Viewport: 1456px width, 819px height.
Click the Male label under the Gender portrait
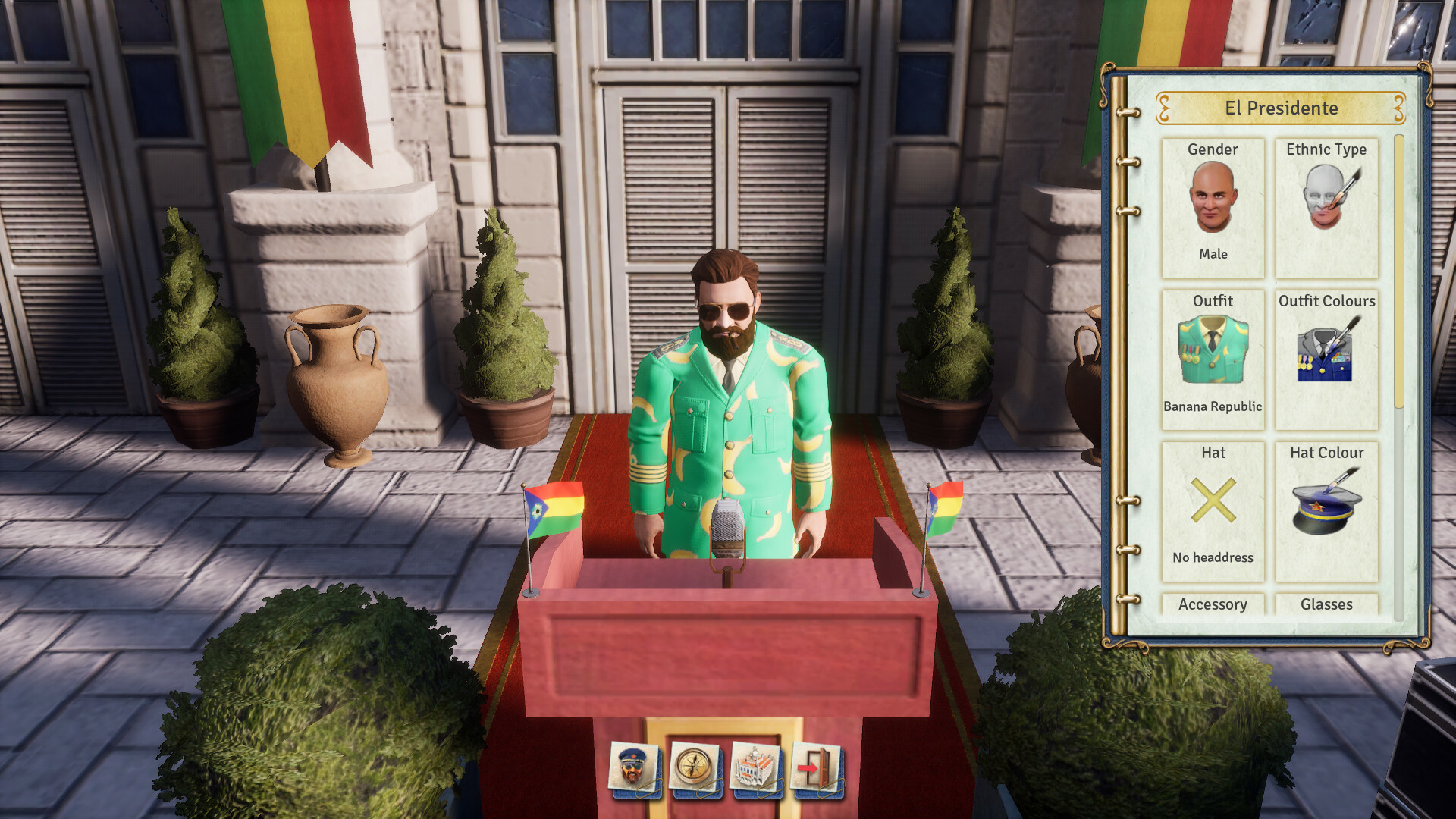pos(1214,254)
